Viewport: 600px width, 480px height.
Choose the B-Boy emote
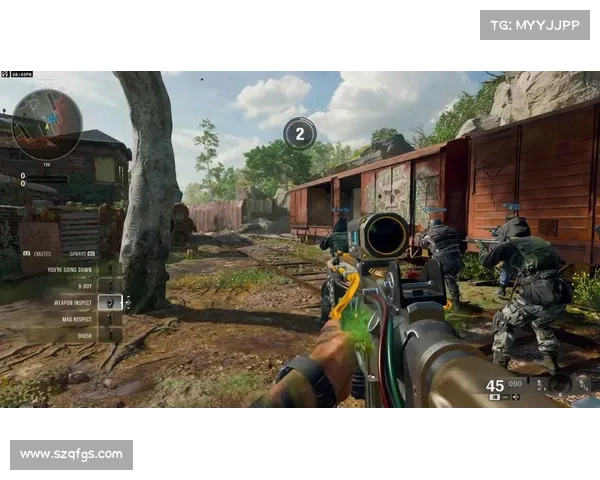[84, 285]
